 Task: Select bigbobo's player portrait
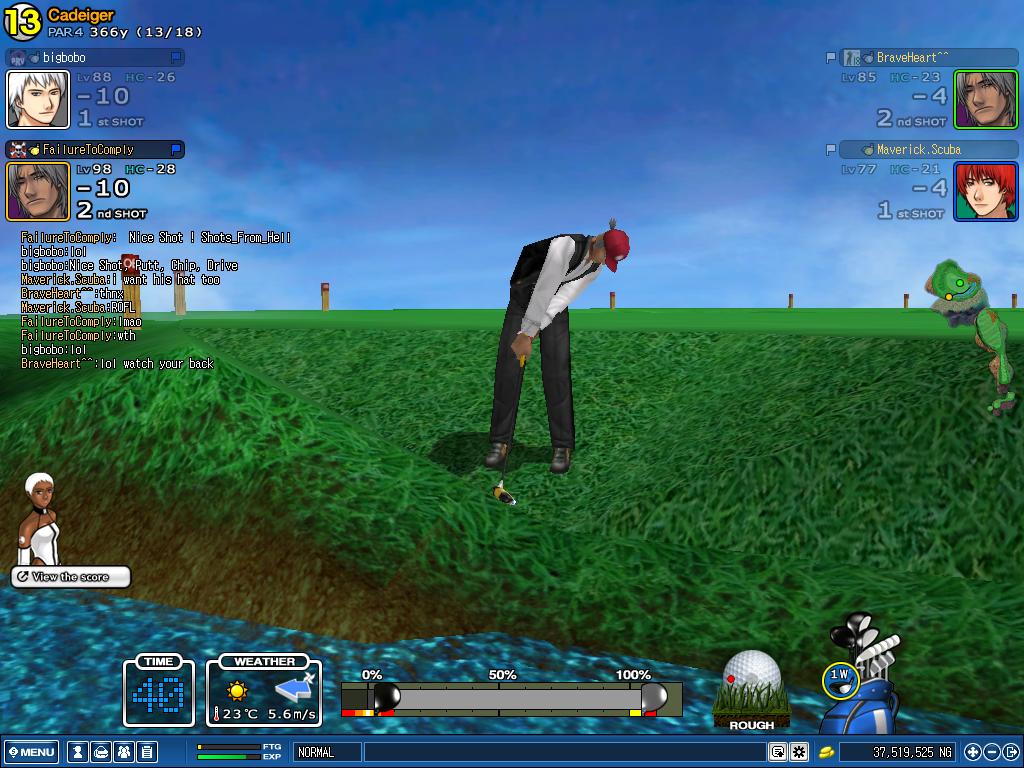(x=38, y=99)
